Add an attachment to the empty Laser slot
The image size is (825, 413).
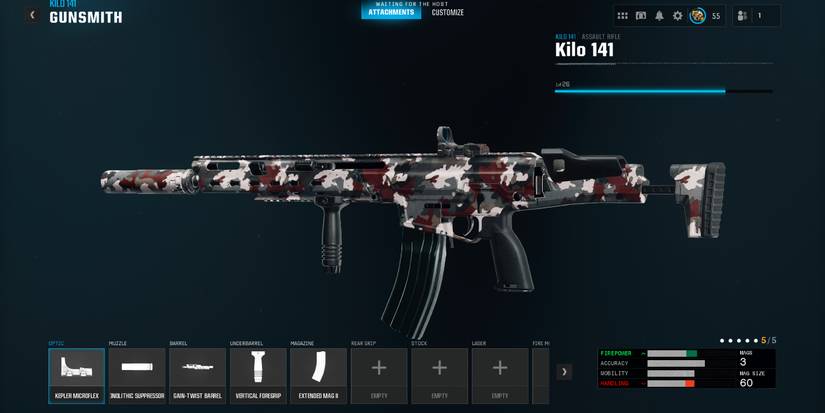pyautogui.click(x=500, y=375)
